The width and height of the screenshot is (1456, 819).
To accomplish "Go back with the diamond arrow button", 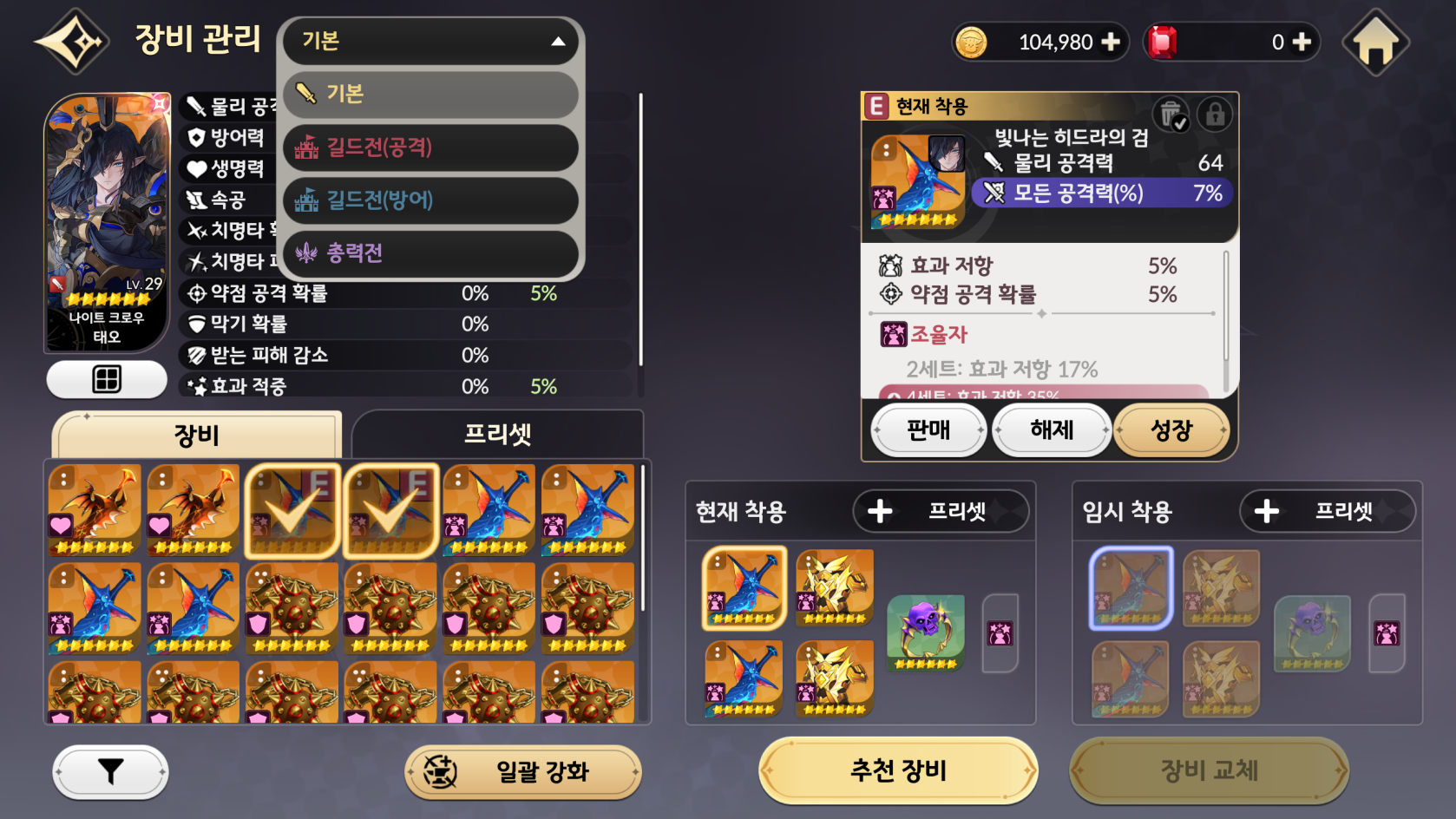I will pos(73,41).
